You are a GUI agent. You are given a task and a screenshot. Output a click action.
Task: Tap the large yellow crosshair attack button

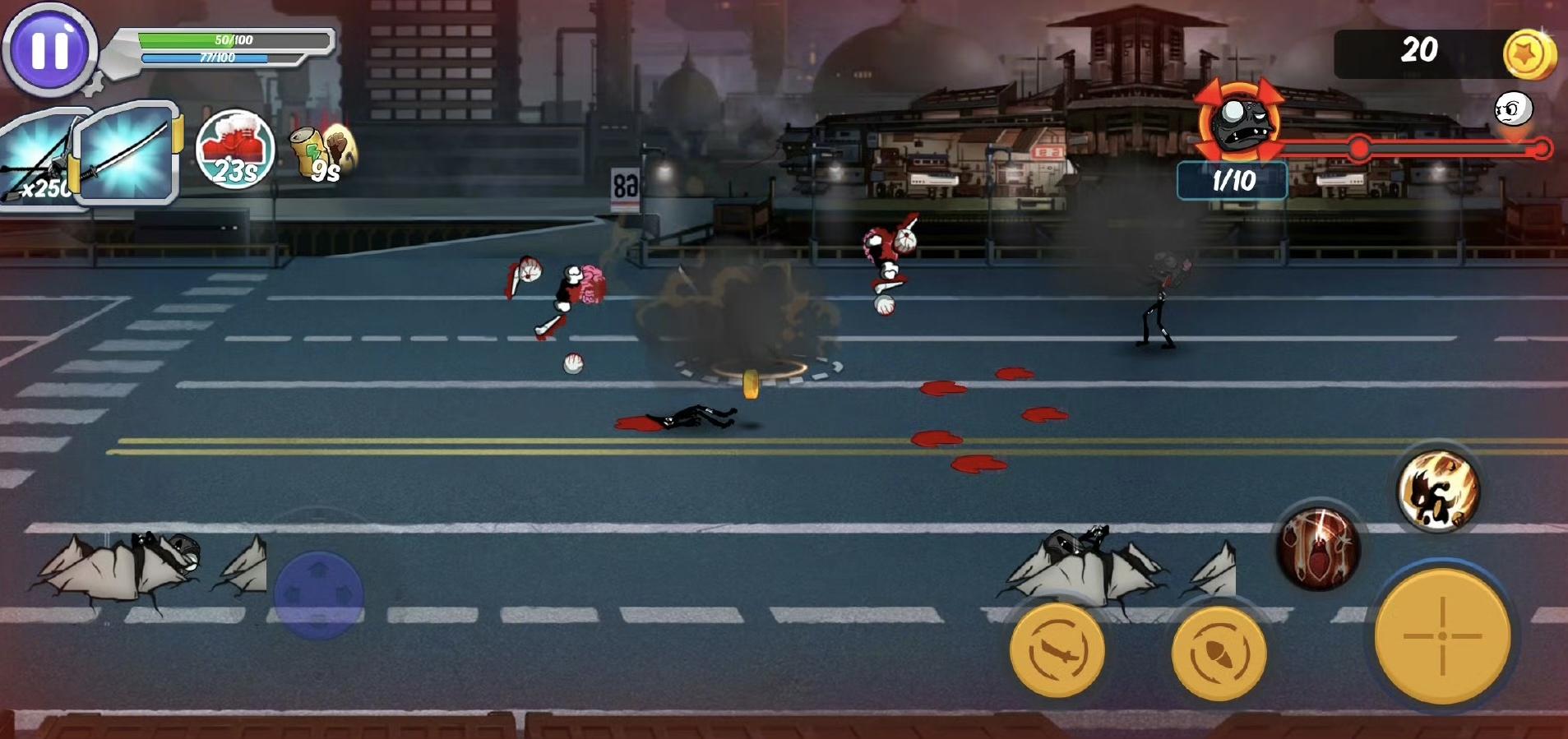pos(1442,635)
